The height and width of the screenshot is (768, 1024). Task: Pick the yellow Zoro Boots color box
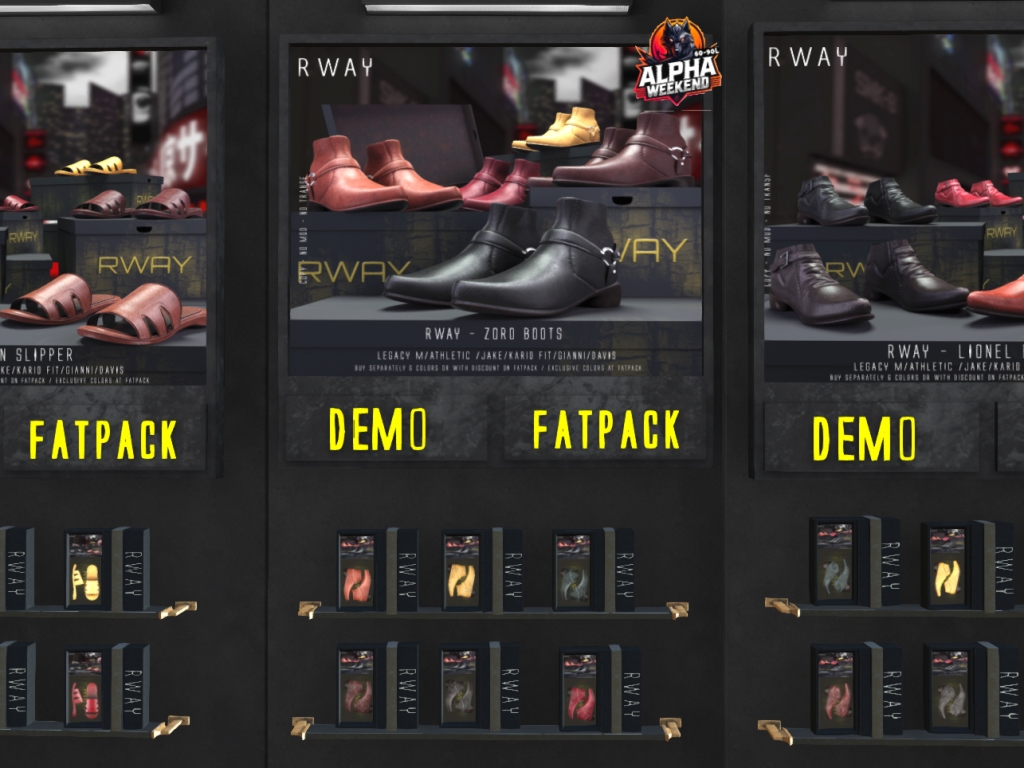(x=461, y=571)
